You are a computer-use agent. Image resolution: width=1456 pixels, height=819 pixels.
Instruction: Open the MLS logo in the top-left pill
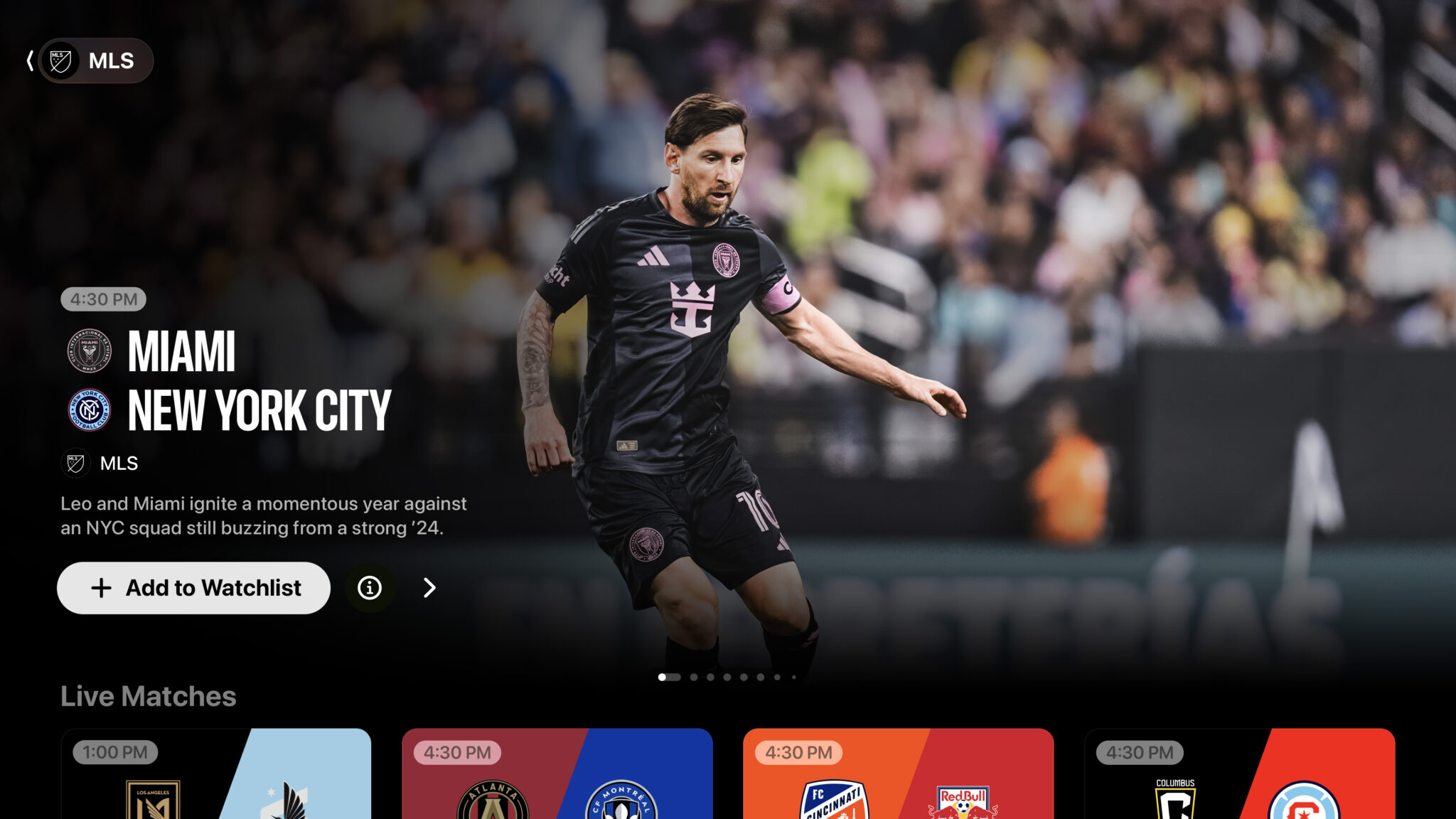(60, 60)
